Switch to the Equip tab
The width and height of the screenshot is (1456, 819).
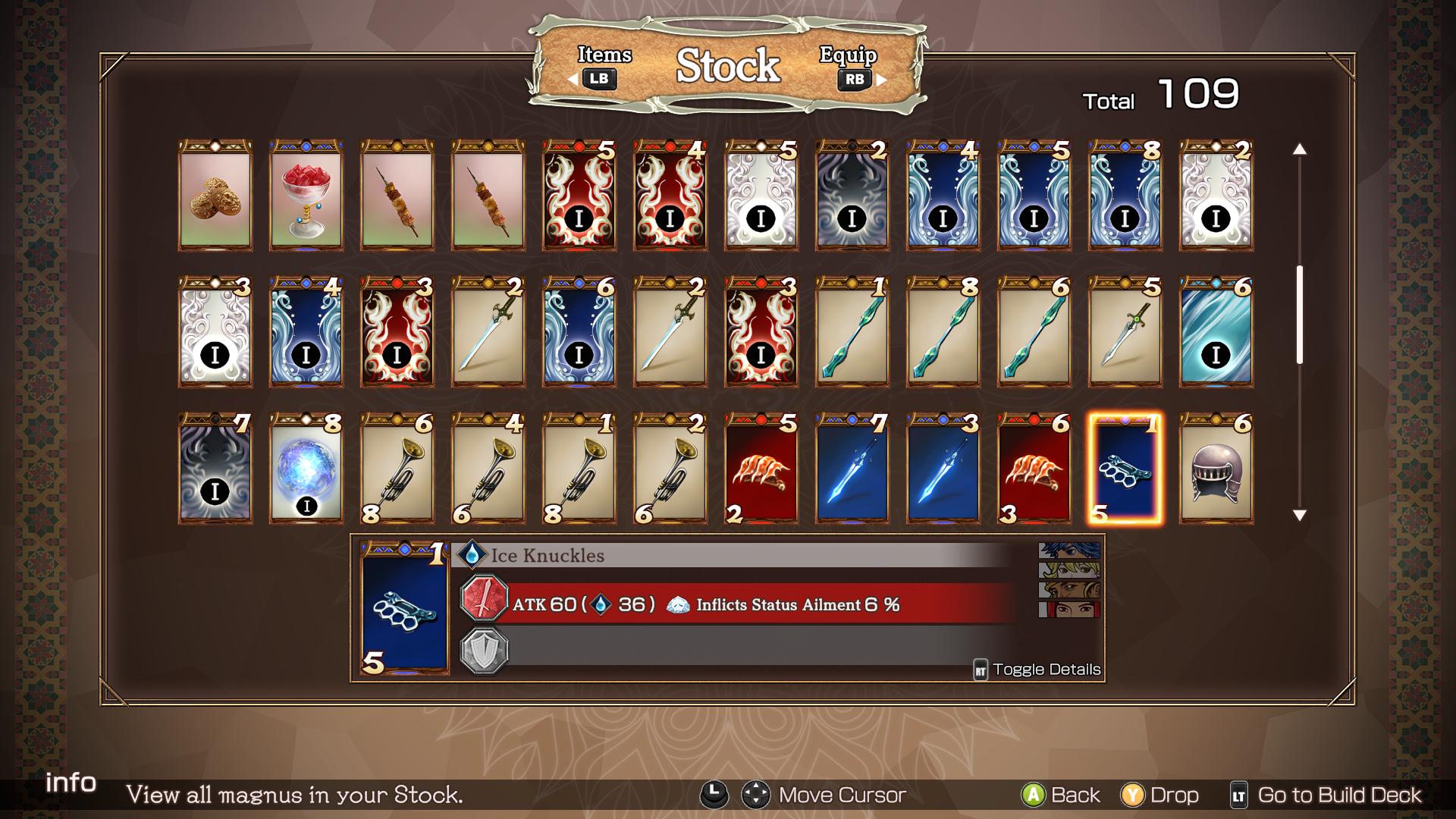[851, 67]
